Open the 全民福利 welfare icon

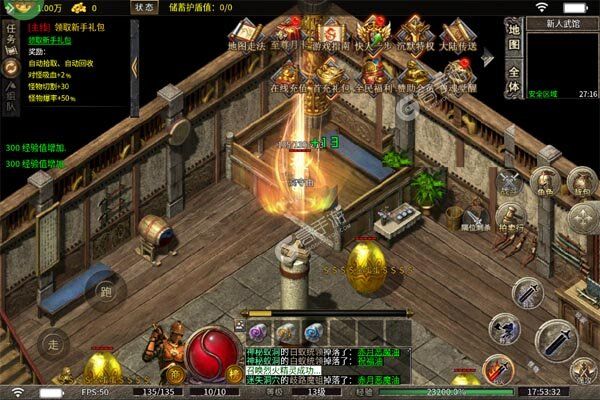[x=371, y=73]
